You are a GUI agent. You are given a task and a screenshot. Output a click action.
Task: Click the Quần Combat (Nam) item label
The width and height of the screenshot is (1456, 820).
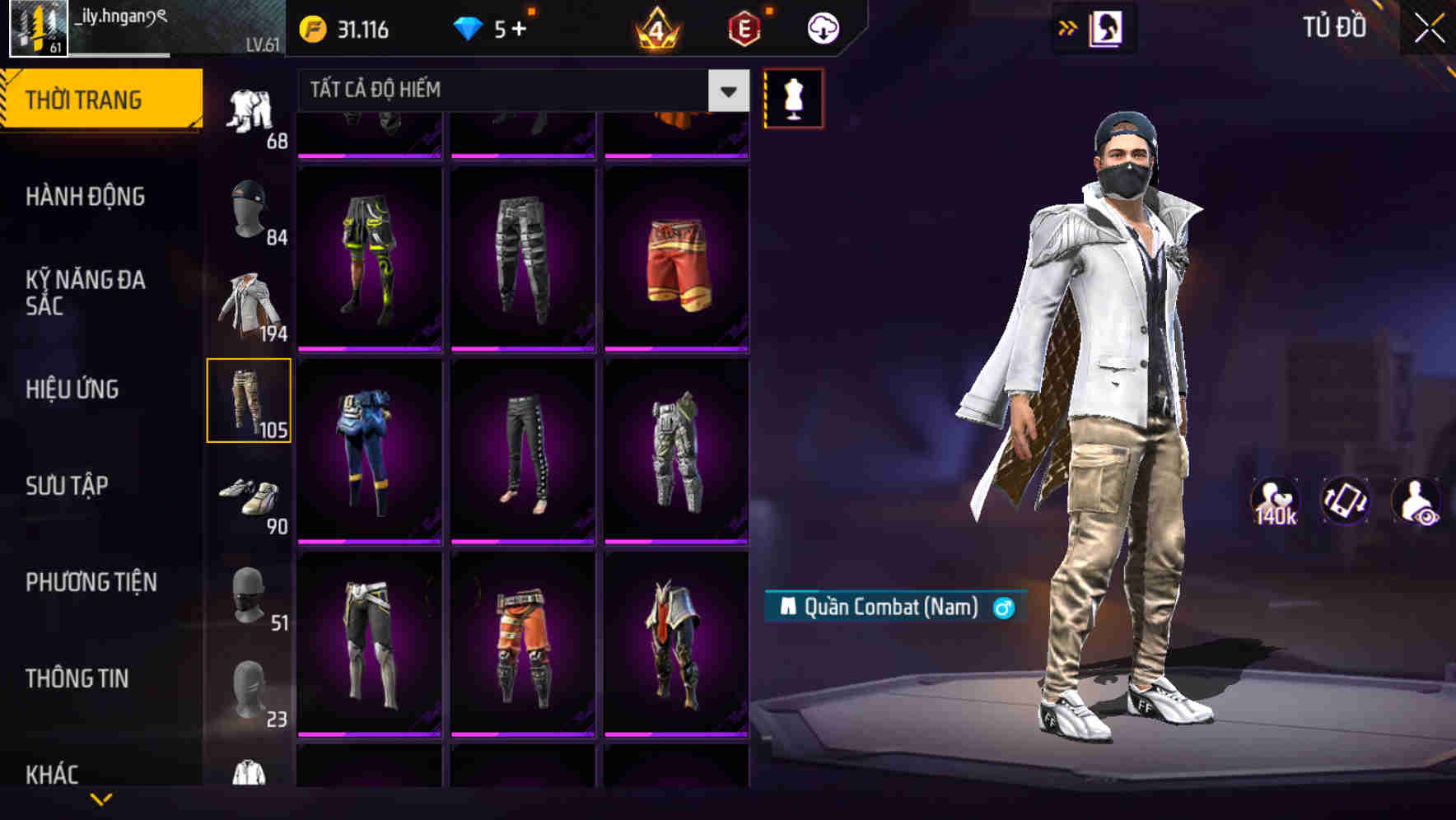[x=893, y=608]
